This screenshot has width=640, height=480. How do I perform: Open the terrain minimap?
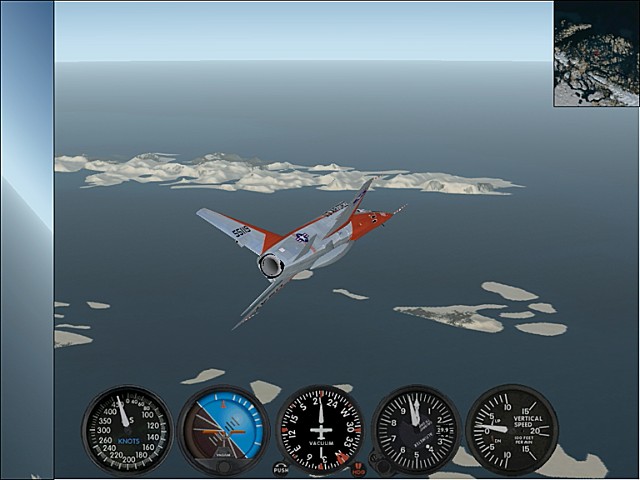596,53
